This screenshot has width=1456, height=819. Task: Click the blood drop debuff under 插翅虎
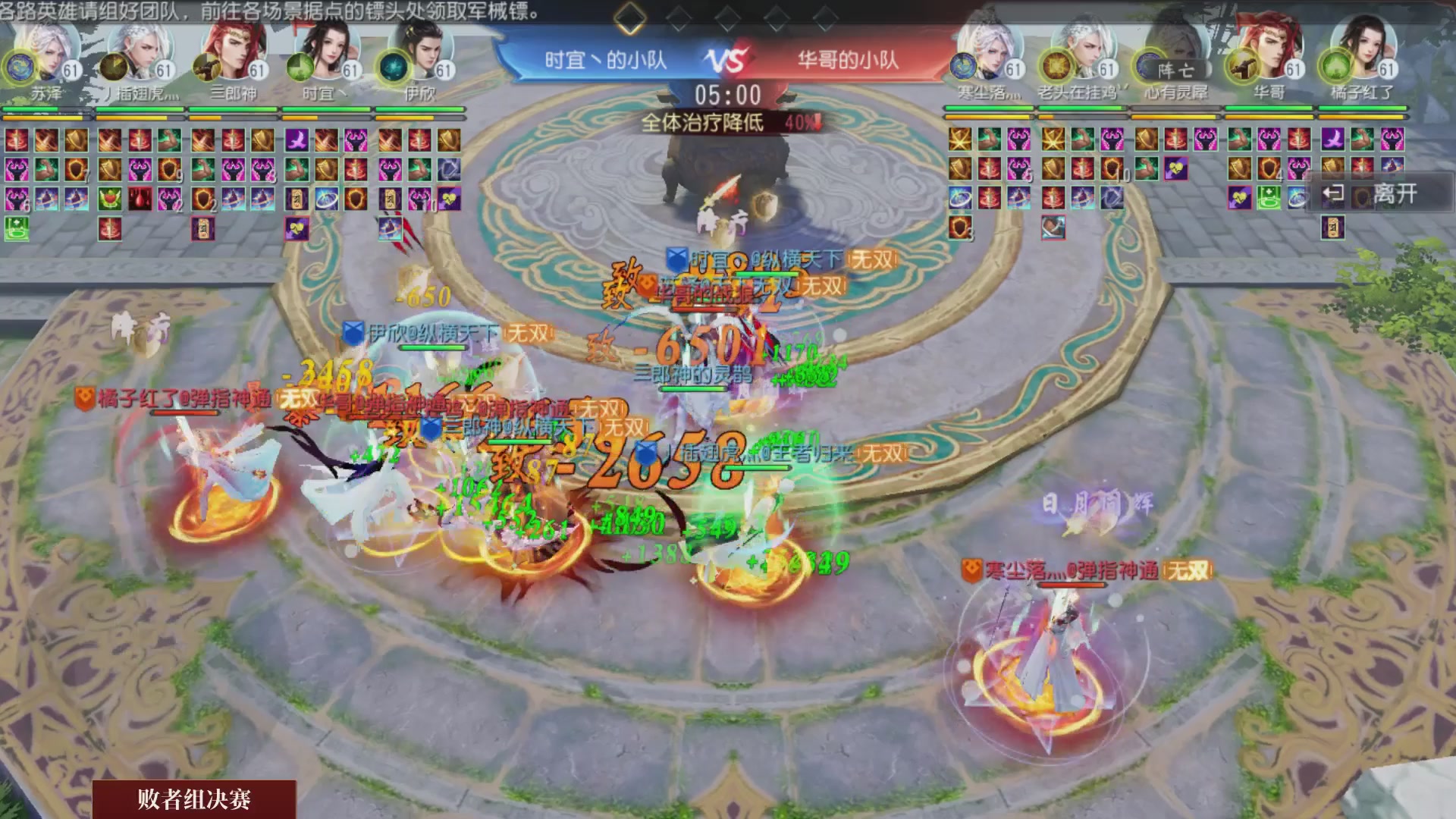[140, 199]
